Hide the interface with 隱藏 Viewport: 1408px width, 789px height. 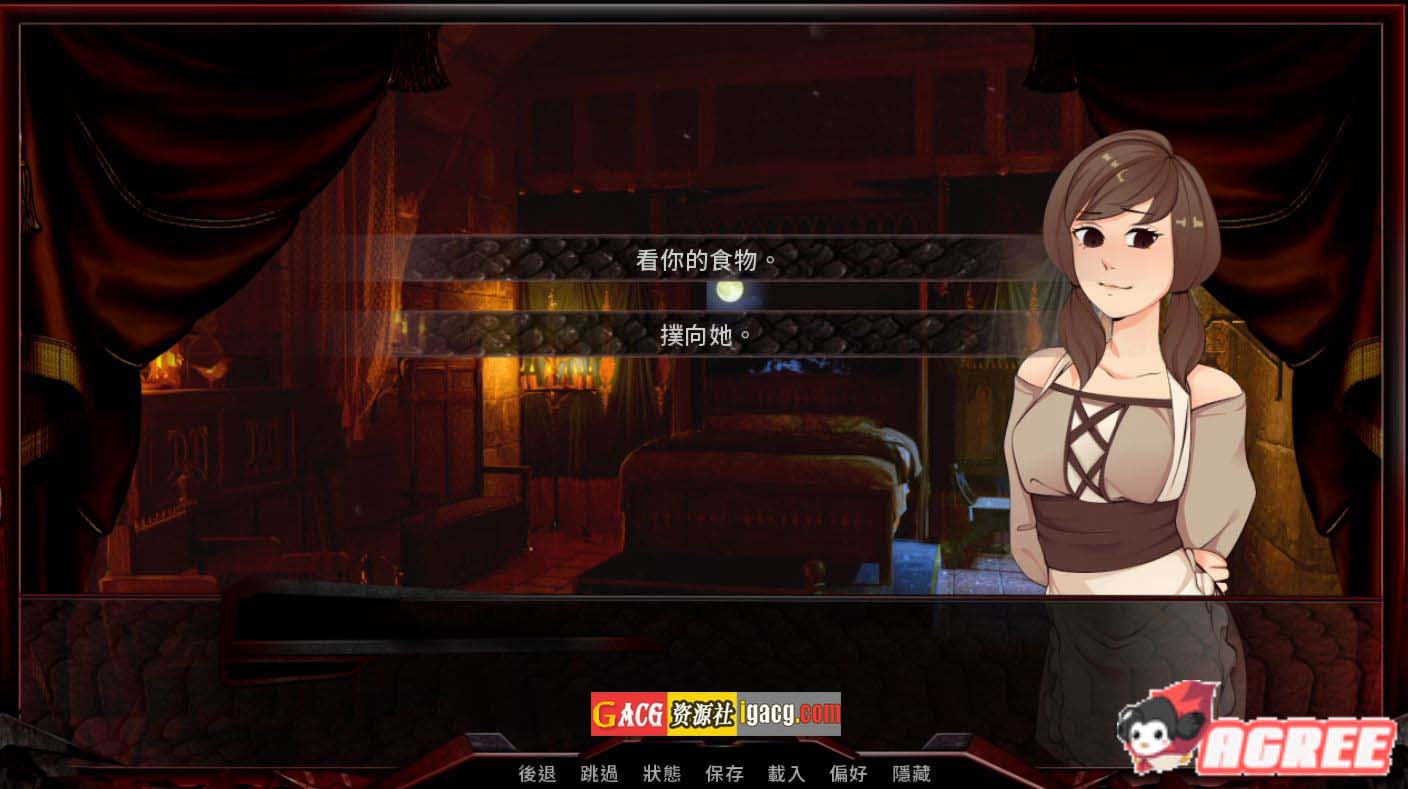[x=911, y=773]
